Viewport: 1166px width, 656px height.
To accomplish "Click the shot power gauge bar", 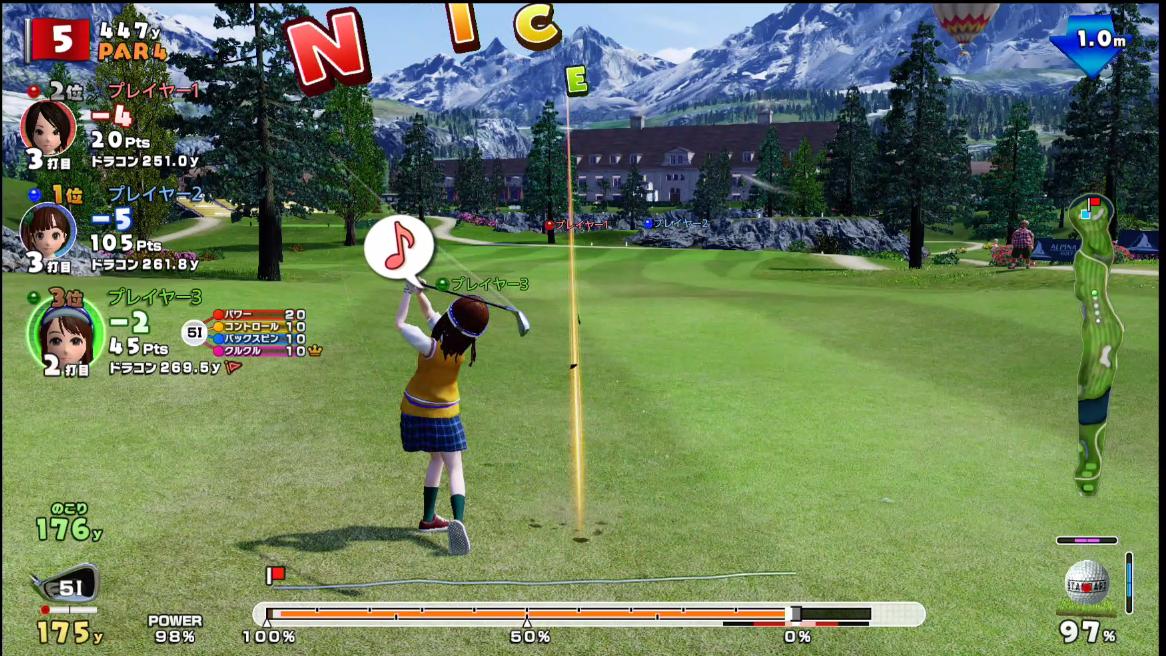I will 588,614.
